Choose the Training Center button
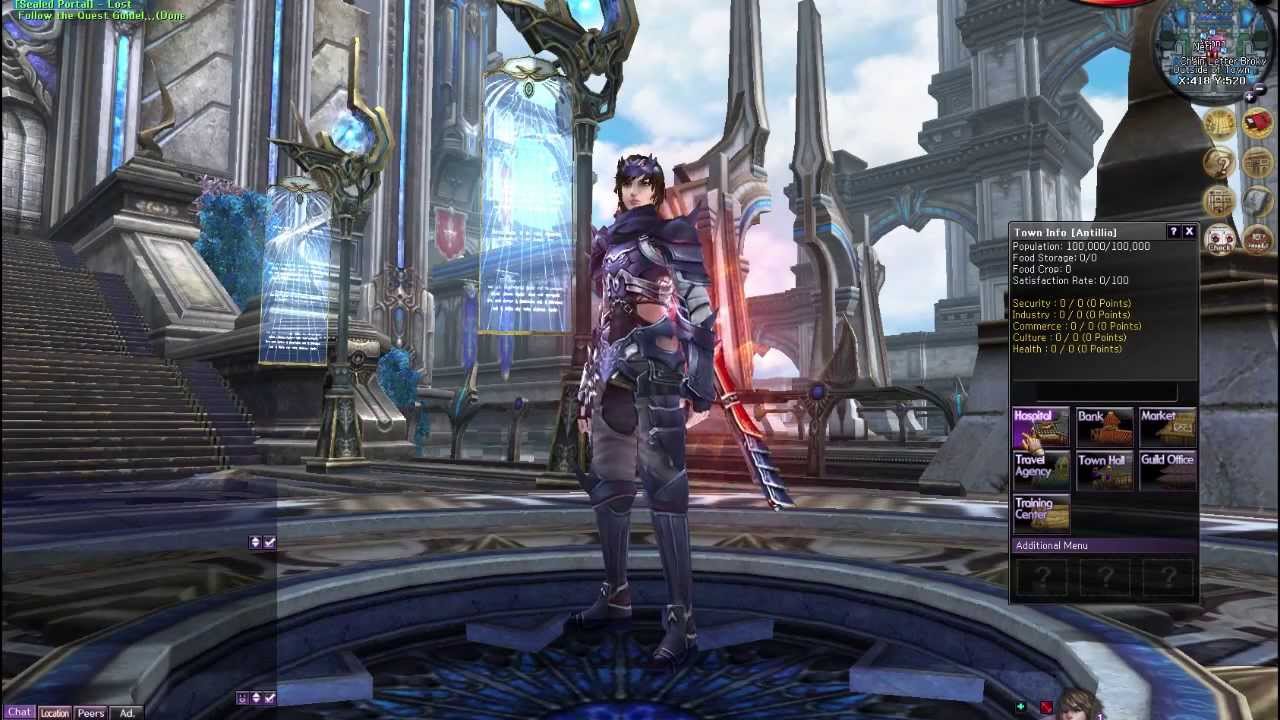The image size is (1280, 720). pyautogui.click(x=1041, y=512)
